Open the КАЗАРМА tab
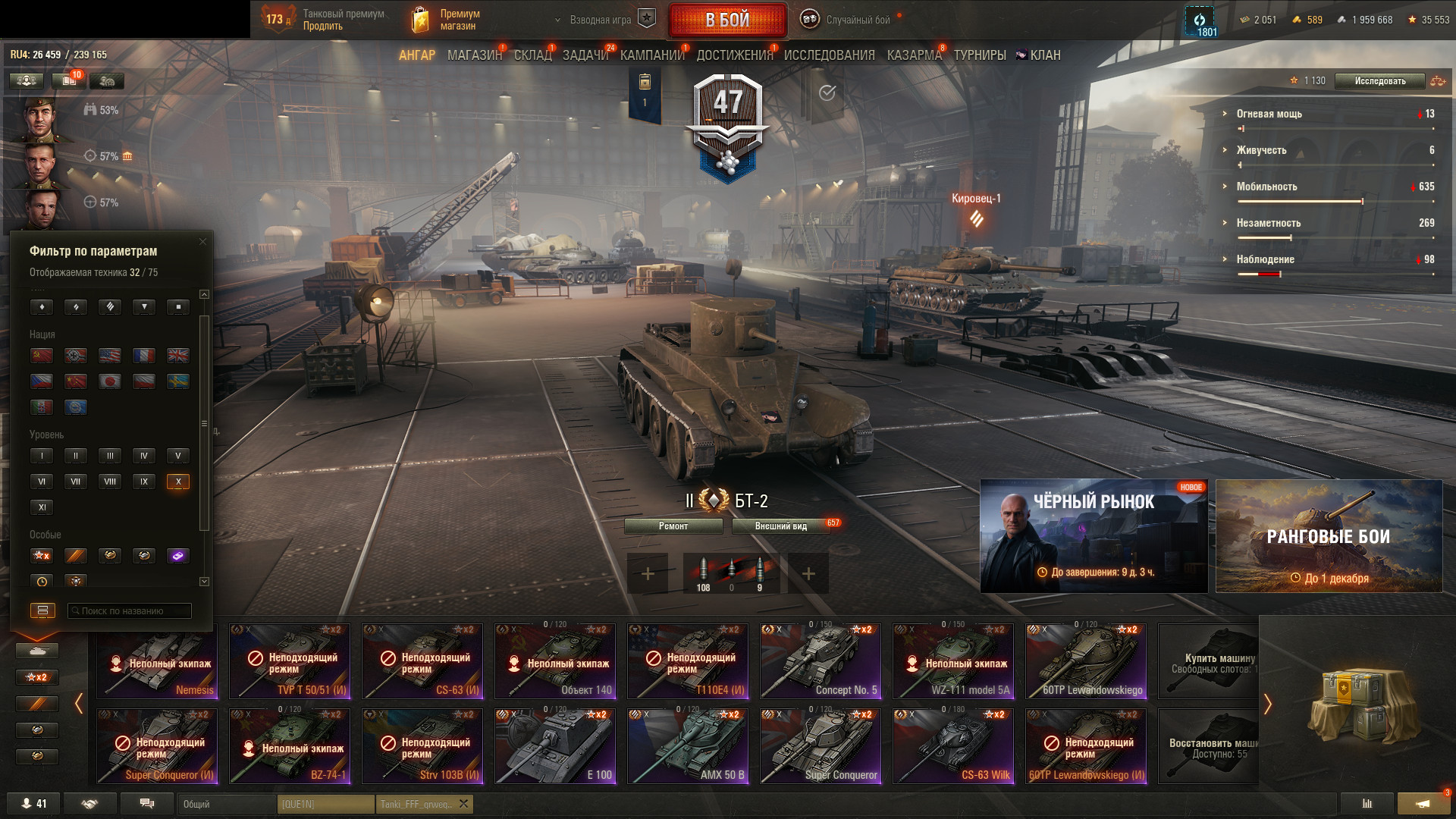This screenshot has width=1456, height=819. (x=914, y=55)
